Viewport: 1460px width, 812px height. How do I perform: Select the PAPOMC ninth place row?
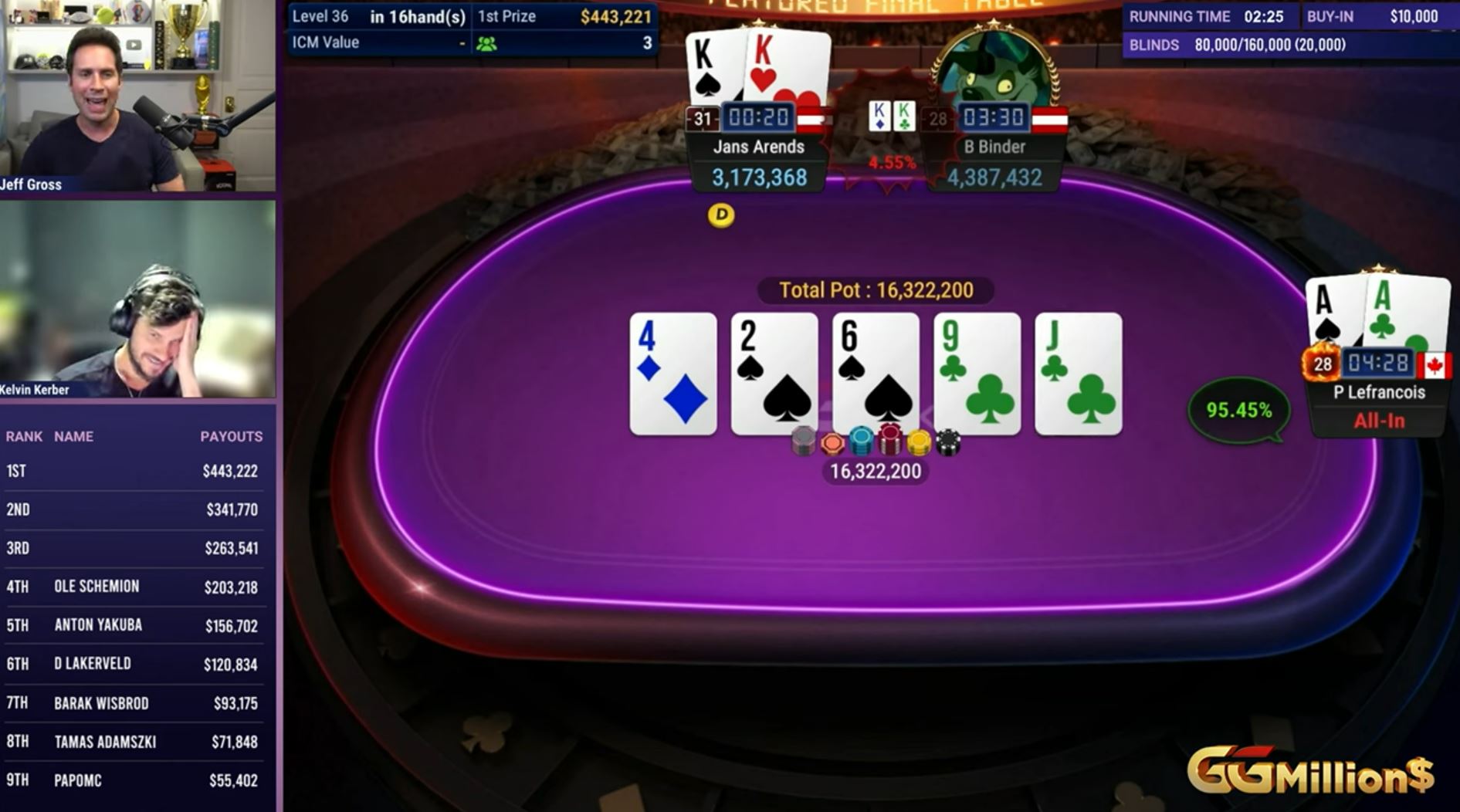click(x=133, y=780)
